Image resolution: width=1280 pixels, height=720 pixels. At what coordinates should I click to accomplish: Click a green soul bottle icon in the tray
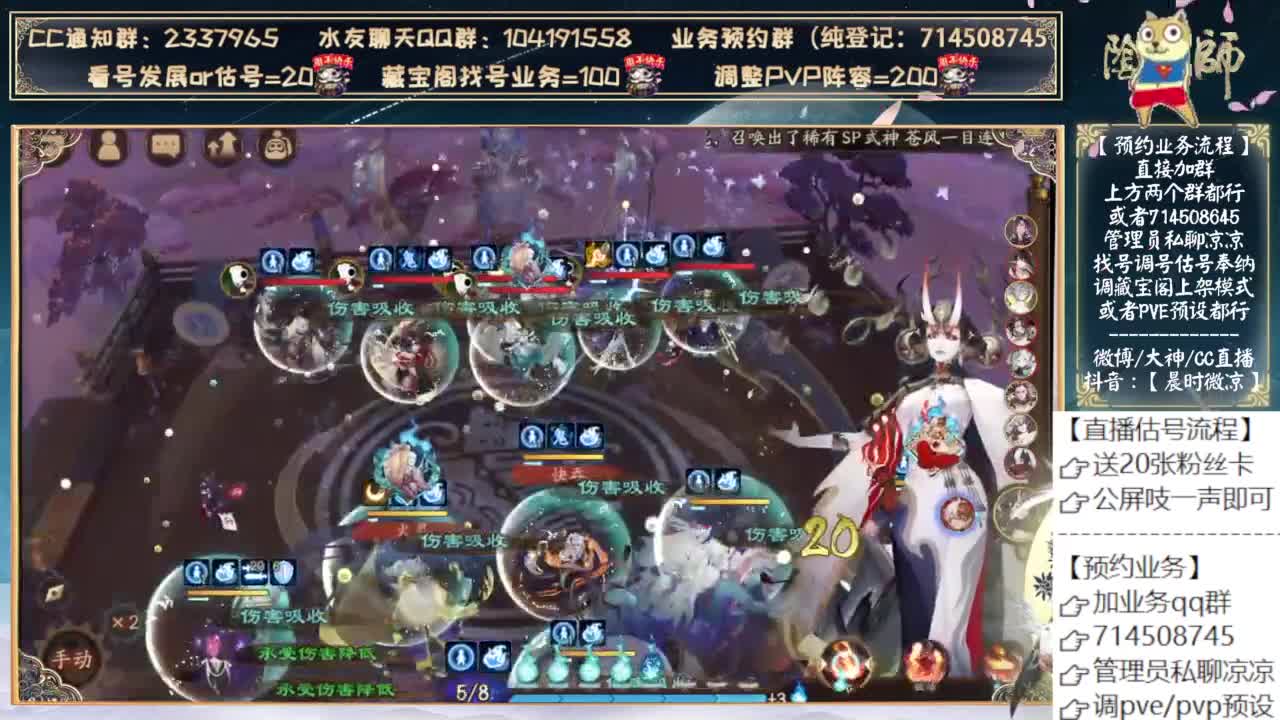coord(558,671)
